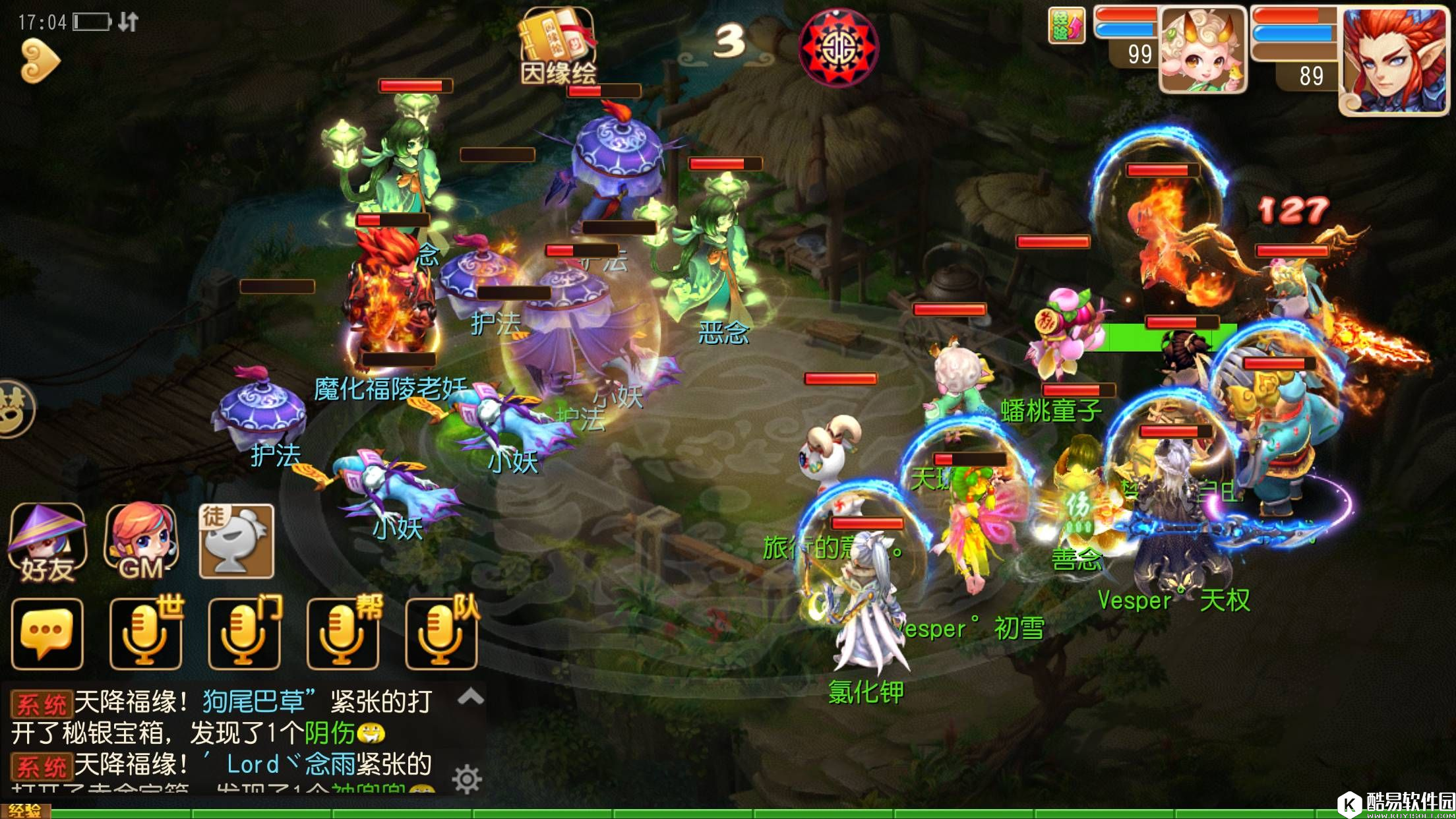Tap the 经验 experience boost icon
1456x819 pixels.
1066,26
